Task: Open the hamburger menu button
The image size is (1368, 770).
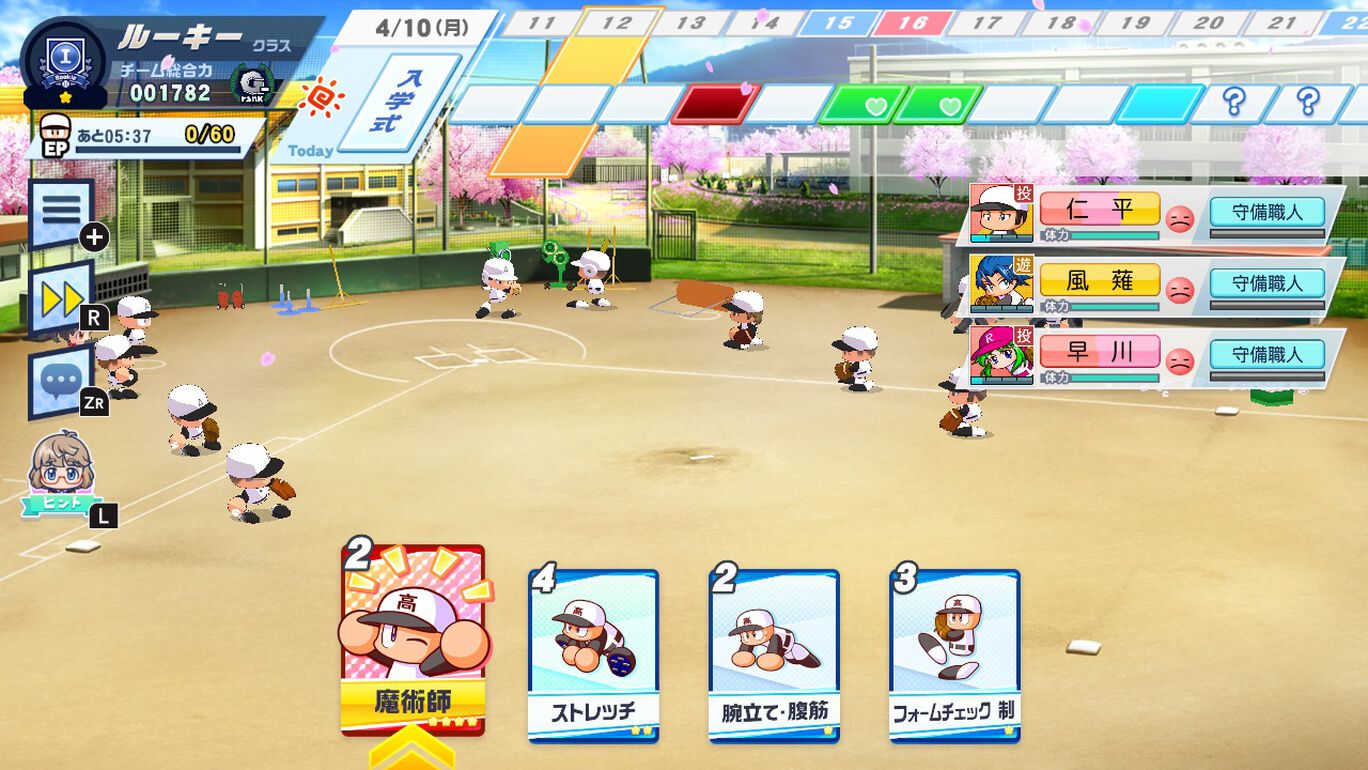Action: pos(61,212)
